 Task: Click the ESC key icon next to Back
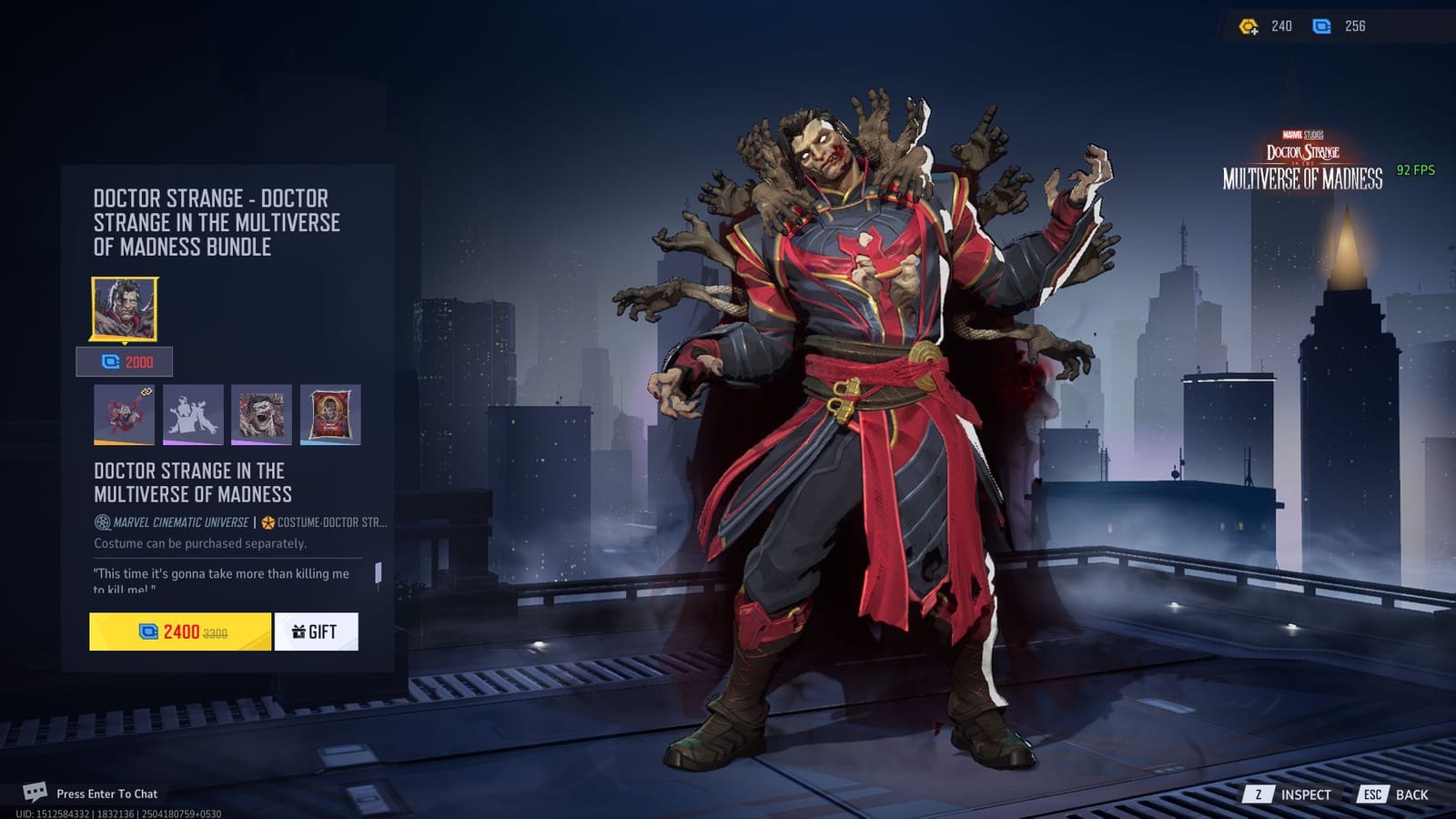pyautogui.click(x=1374, y=794)
